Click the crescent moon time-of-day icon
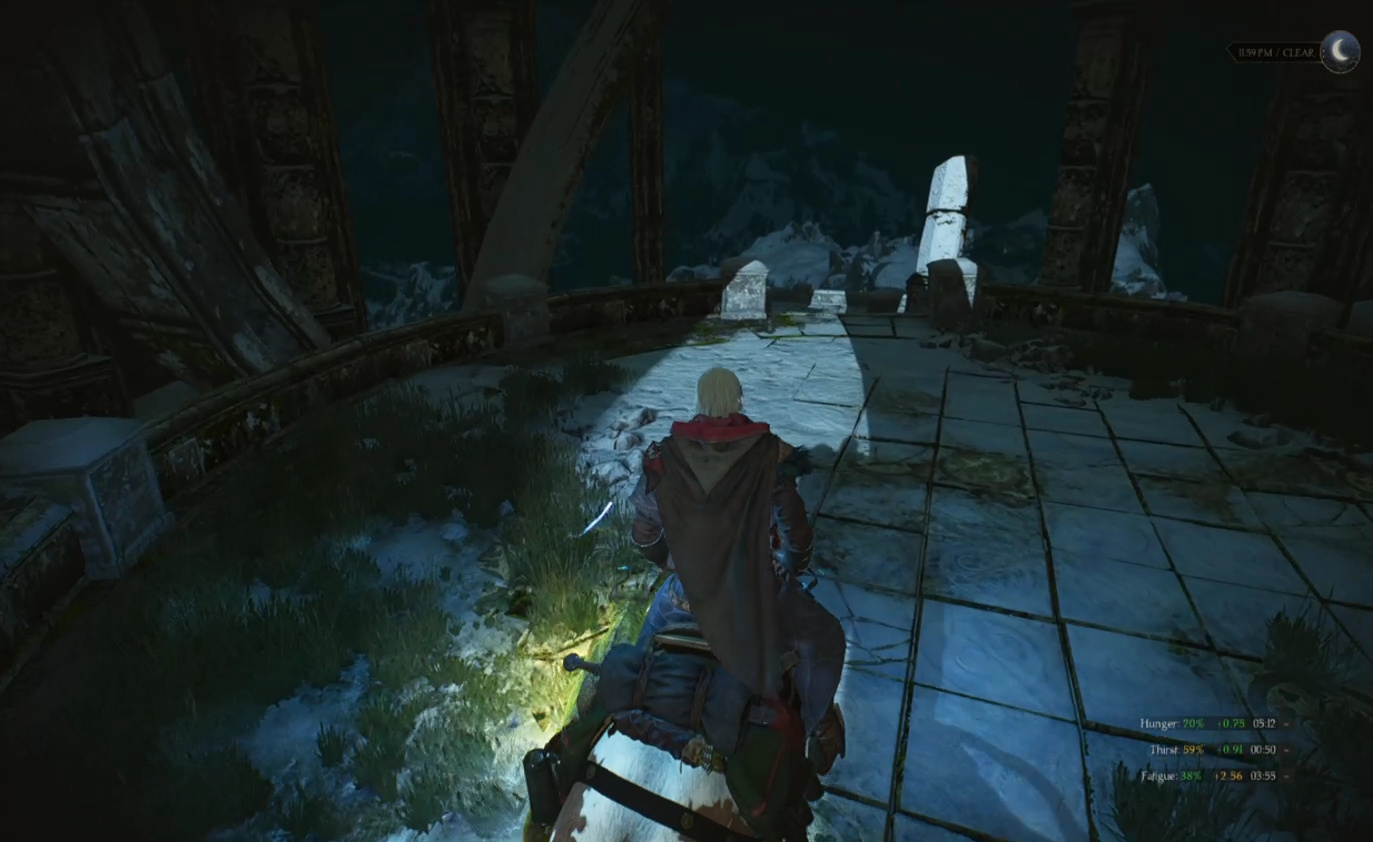The image size is (1373, 842). [x=1340, y=51]
